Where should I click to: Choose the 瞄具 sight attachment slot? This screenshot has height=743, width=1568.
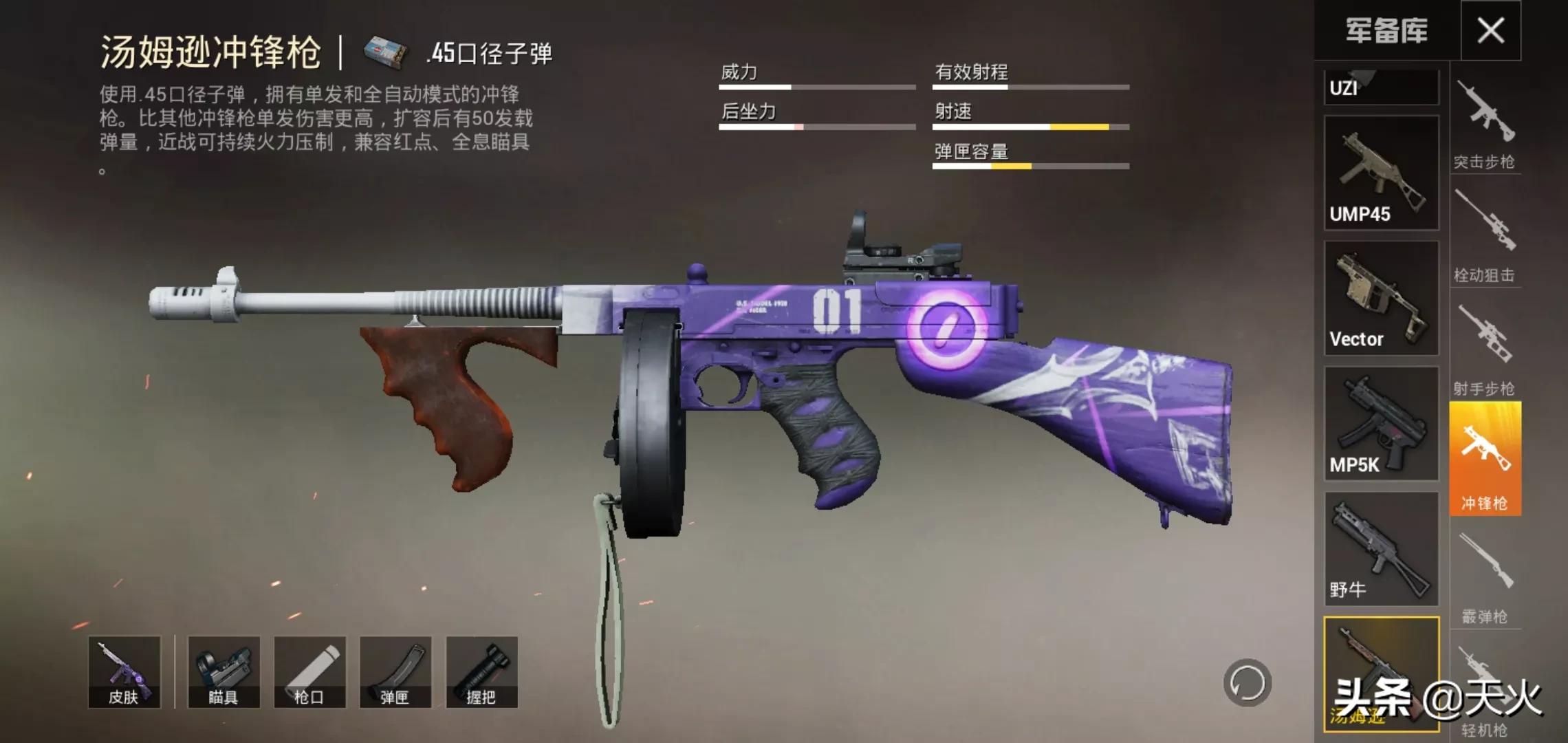click(224, 672)
